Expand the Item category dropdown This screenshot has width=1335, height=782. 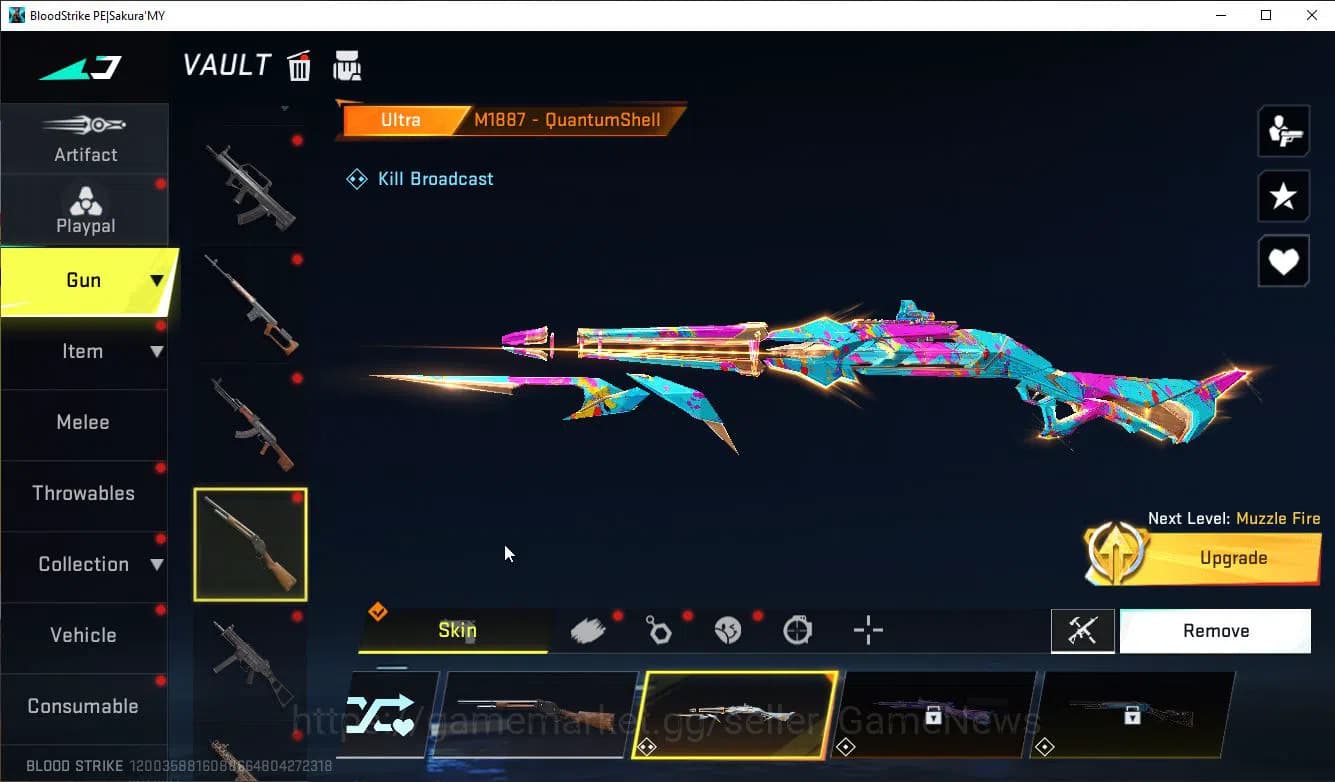click(155, 351)
